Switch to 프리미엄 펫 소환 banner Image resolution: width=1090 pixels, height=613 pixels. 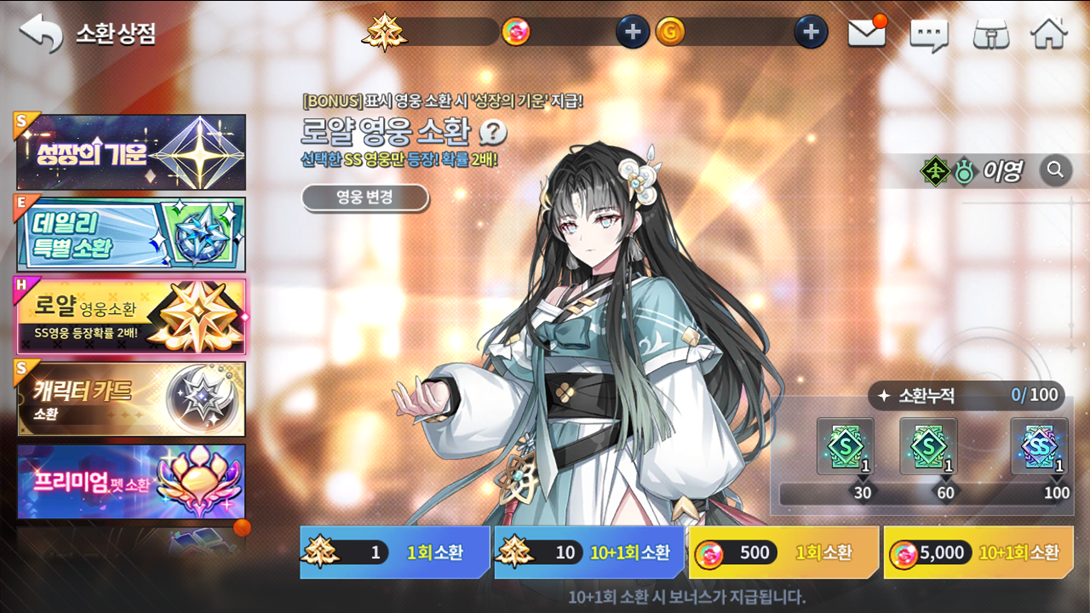(x=131, y=482)
